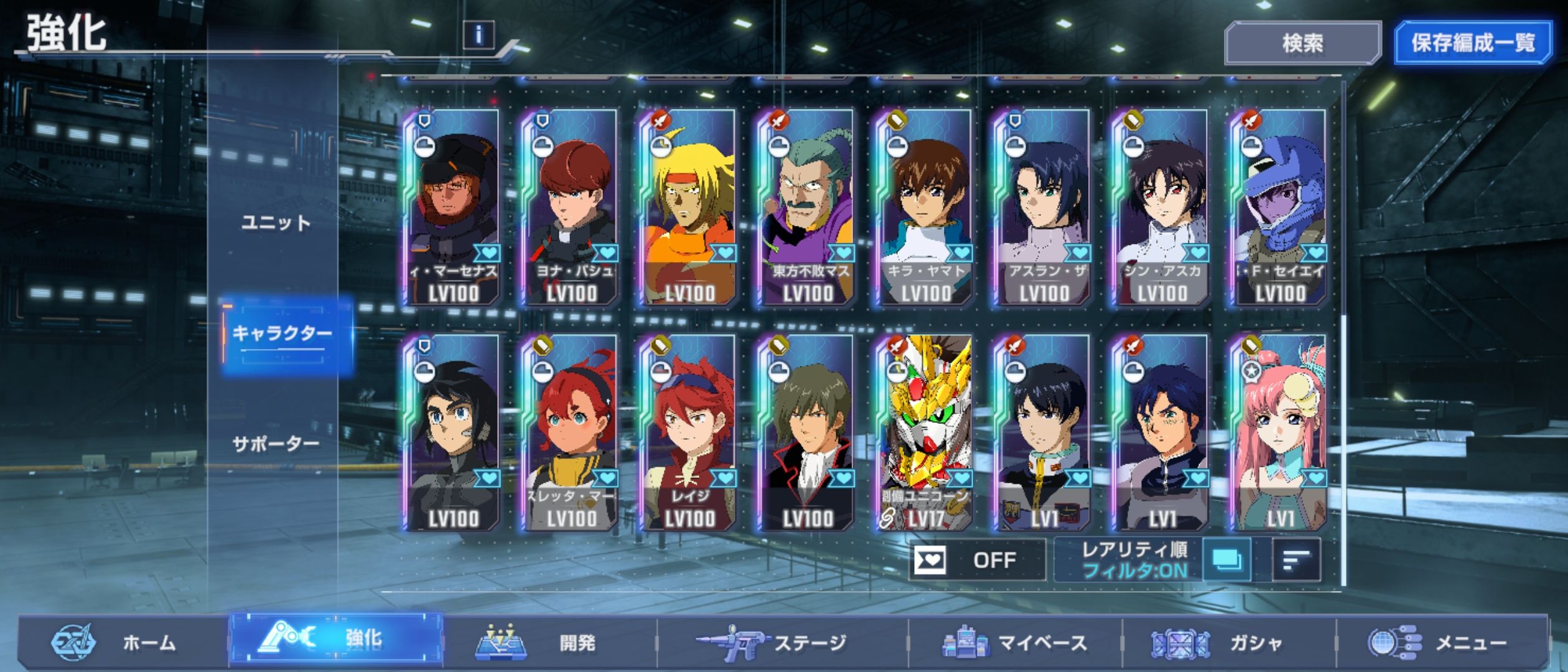The width and height of the screenshot is (1568, 672).
Task: Select the キャラクター tab
Action: click(283, 334)
